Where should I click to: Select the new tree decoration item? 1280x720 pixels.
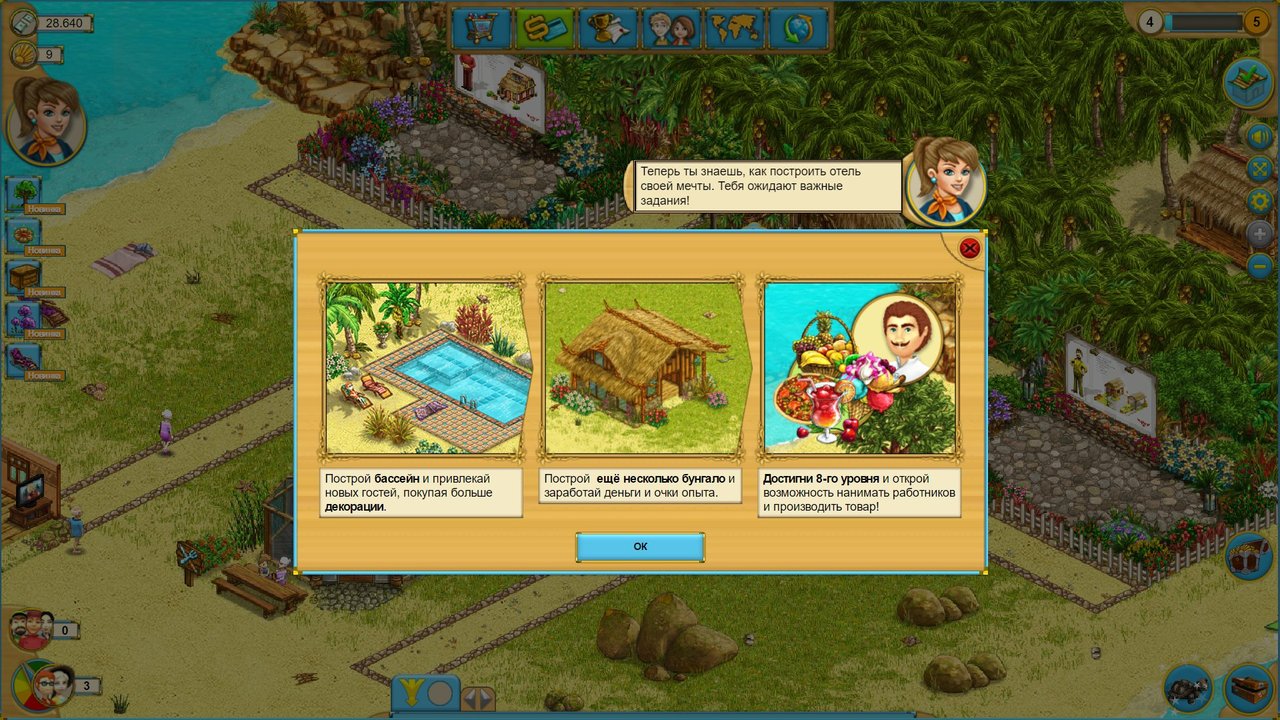click(24, 194)
